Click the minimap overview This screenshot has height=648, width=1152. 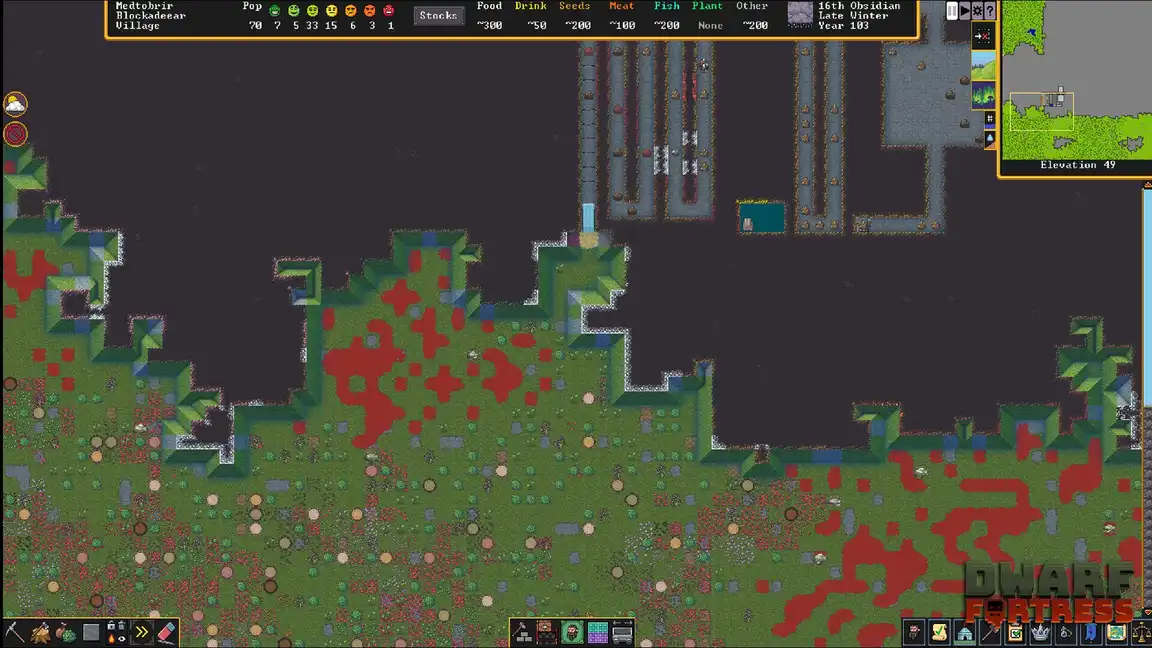(1076, 79)
